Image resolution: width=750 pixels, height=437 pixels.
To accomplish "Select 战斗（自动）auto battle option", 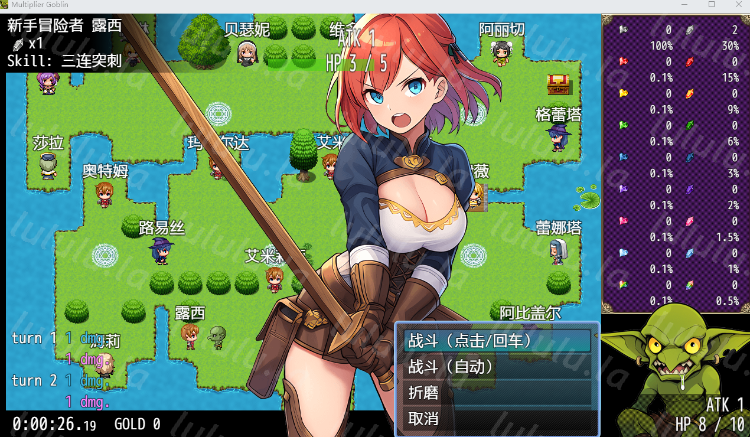I will (x=497, y=367).
